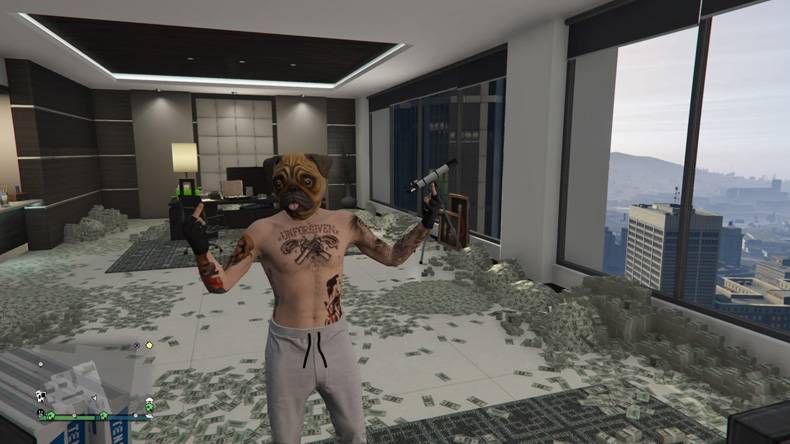Click the white skull marker on the minimap
790x444 pixels.
click(x=41, y=396)
